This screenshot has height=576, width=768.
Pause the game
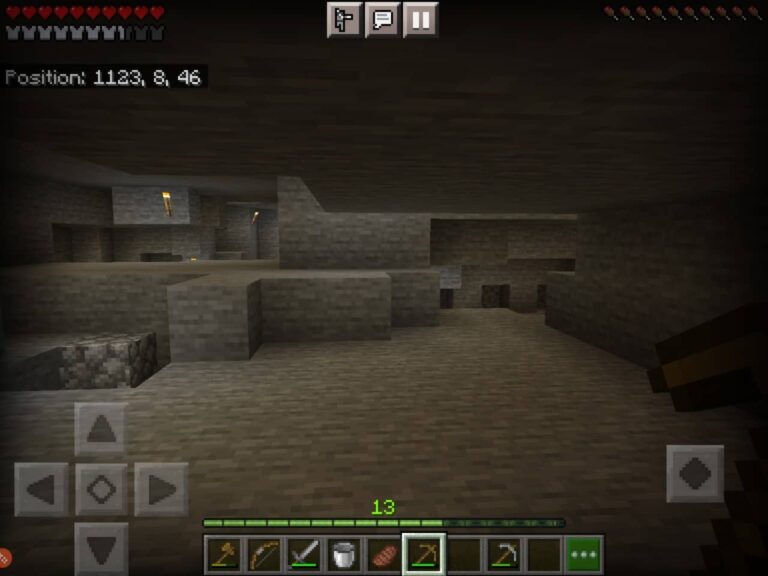tap(421, 19)
